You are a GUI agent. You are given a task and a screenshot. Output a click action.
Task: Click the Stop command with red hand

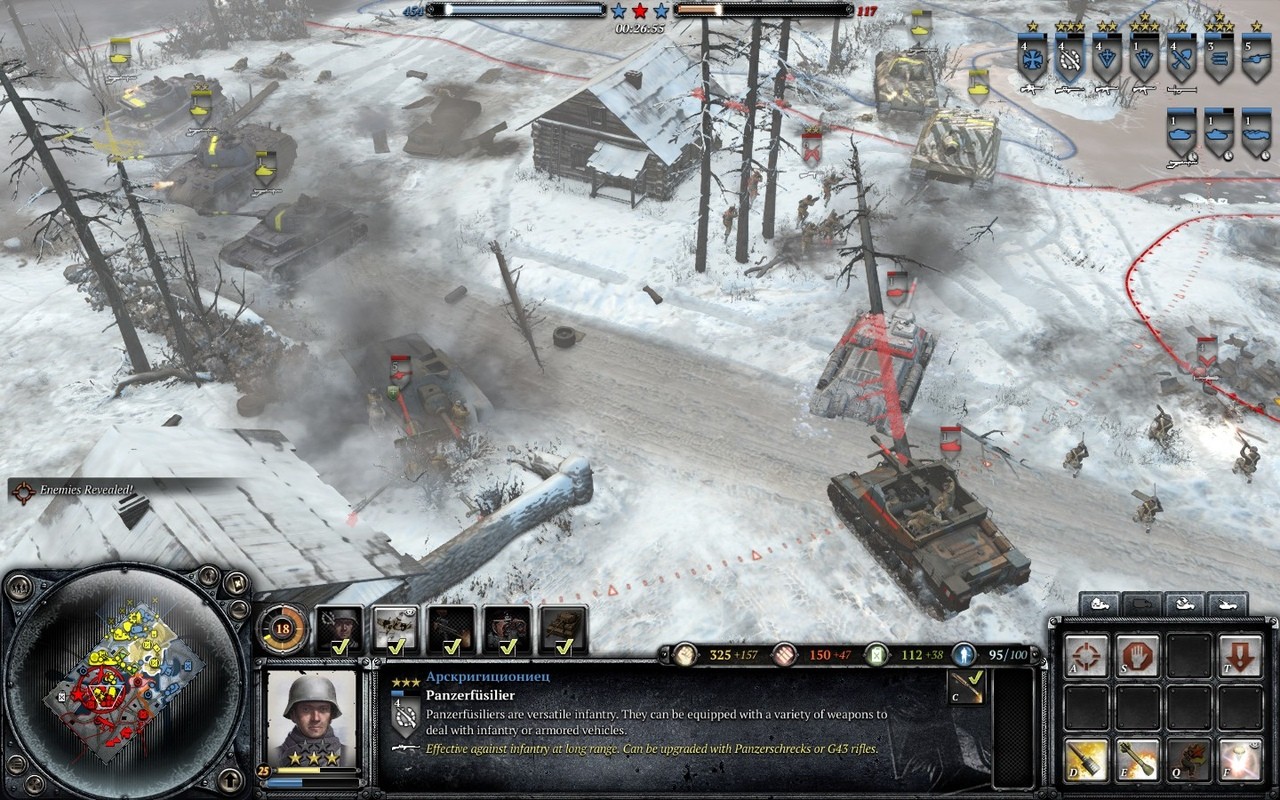click(1138, 656)
